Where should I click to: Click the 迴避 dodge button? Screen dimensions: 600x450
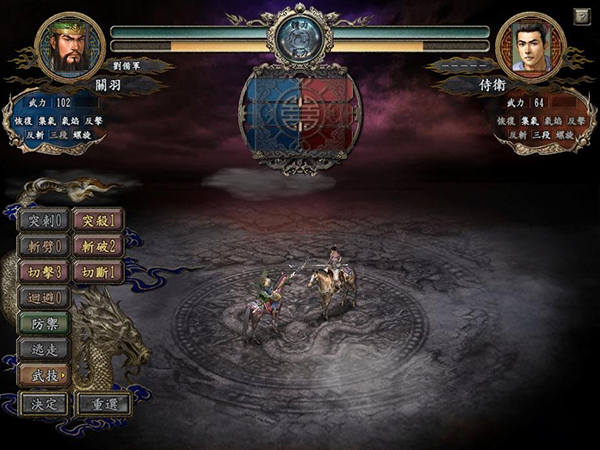click(x=44, y=297)
